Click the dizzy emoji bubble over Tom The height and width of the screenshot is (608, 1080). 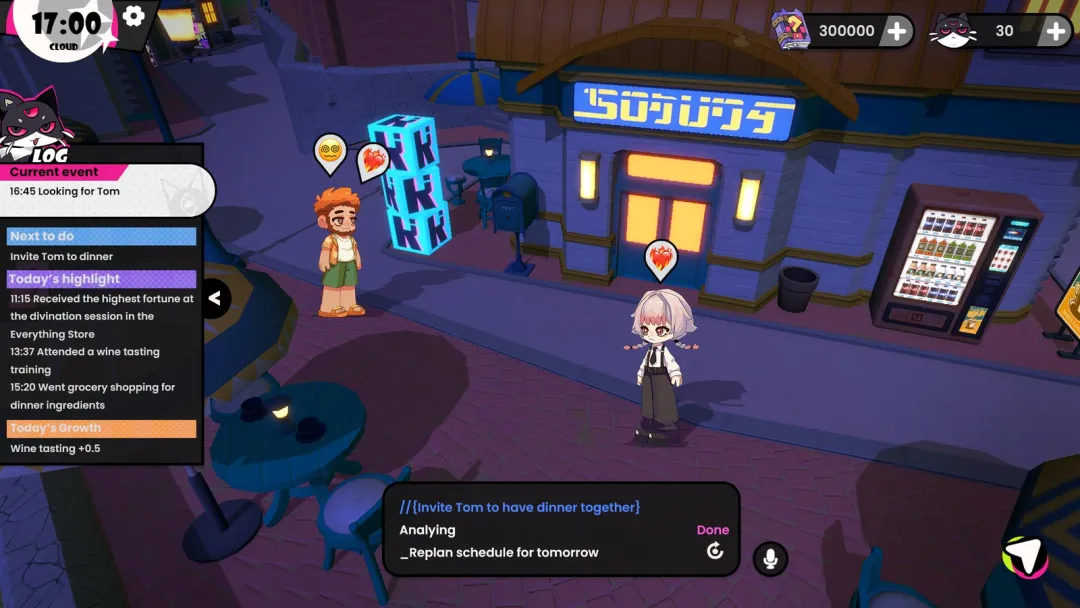click(x=330, y=153)
